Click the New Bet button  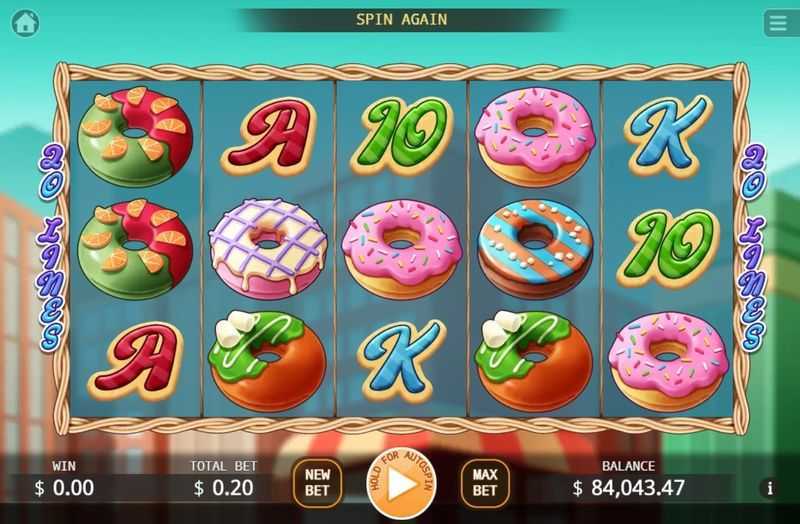[317, 483]
